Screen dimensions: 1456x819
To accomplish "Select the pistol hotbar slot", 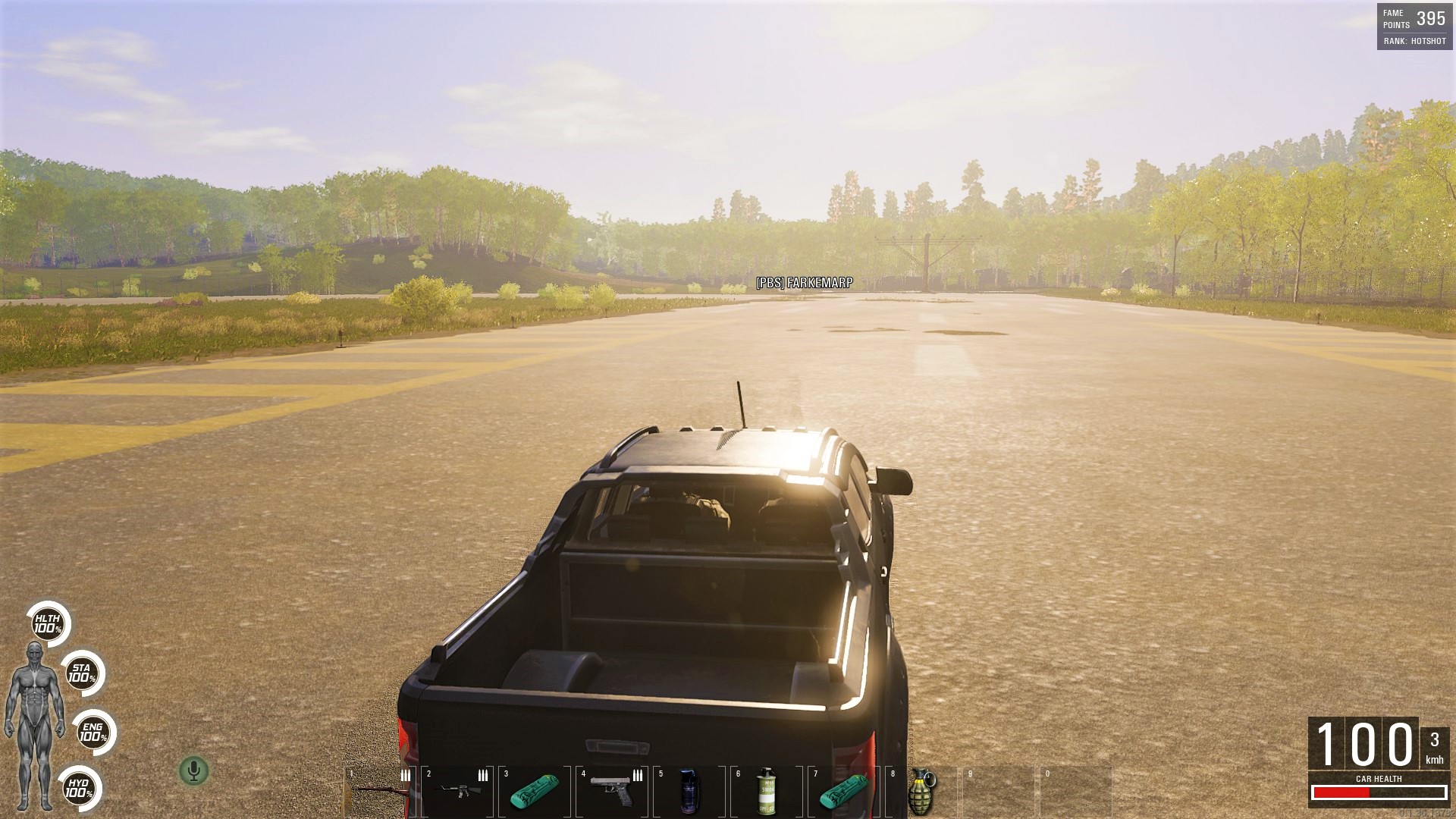I will pos(611,790).
